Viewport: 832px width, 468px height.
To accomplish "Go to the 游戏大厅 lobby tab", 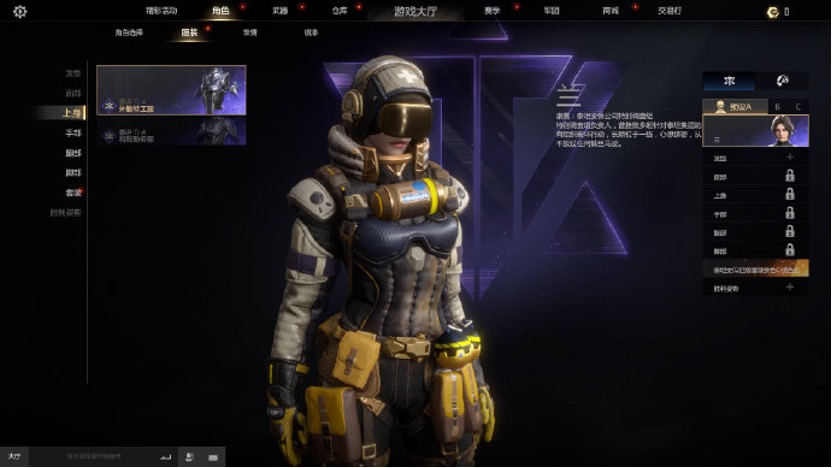I will pyautogui.click(x=415, y=12).
